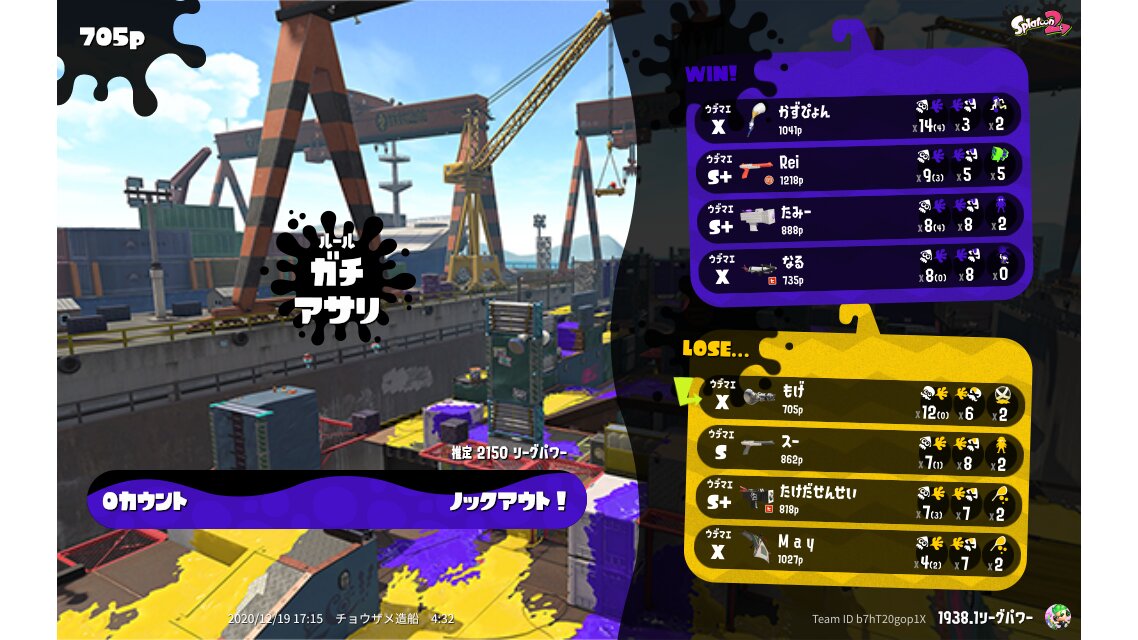Open the player avatar beside league power
The height and width of the screenshot is (640, 1138).
click(x=1057, y=616)
